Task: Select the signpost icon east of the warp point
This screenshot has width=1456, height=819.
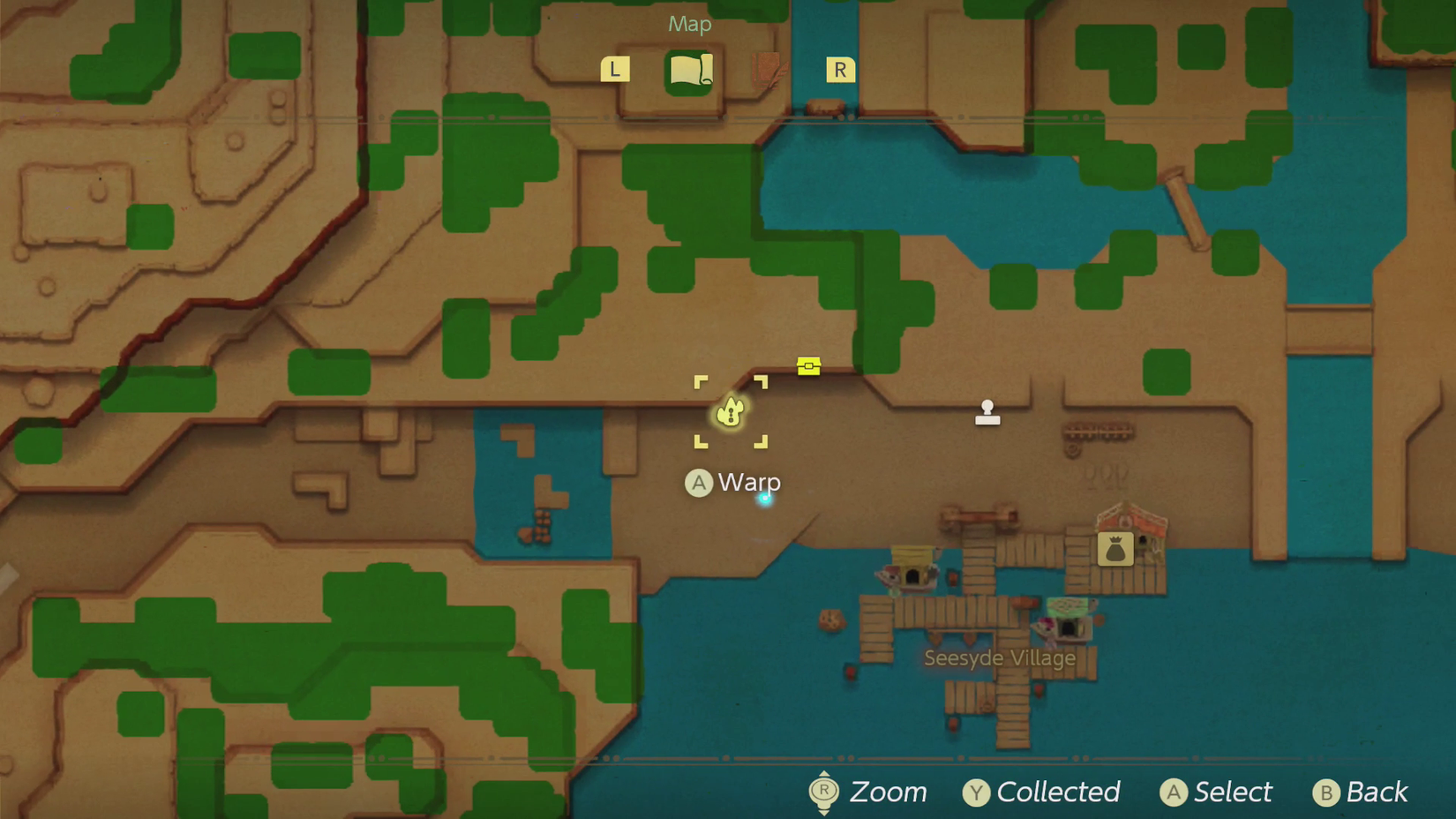Action: pos(987,411)
